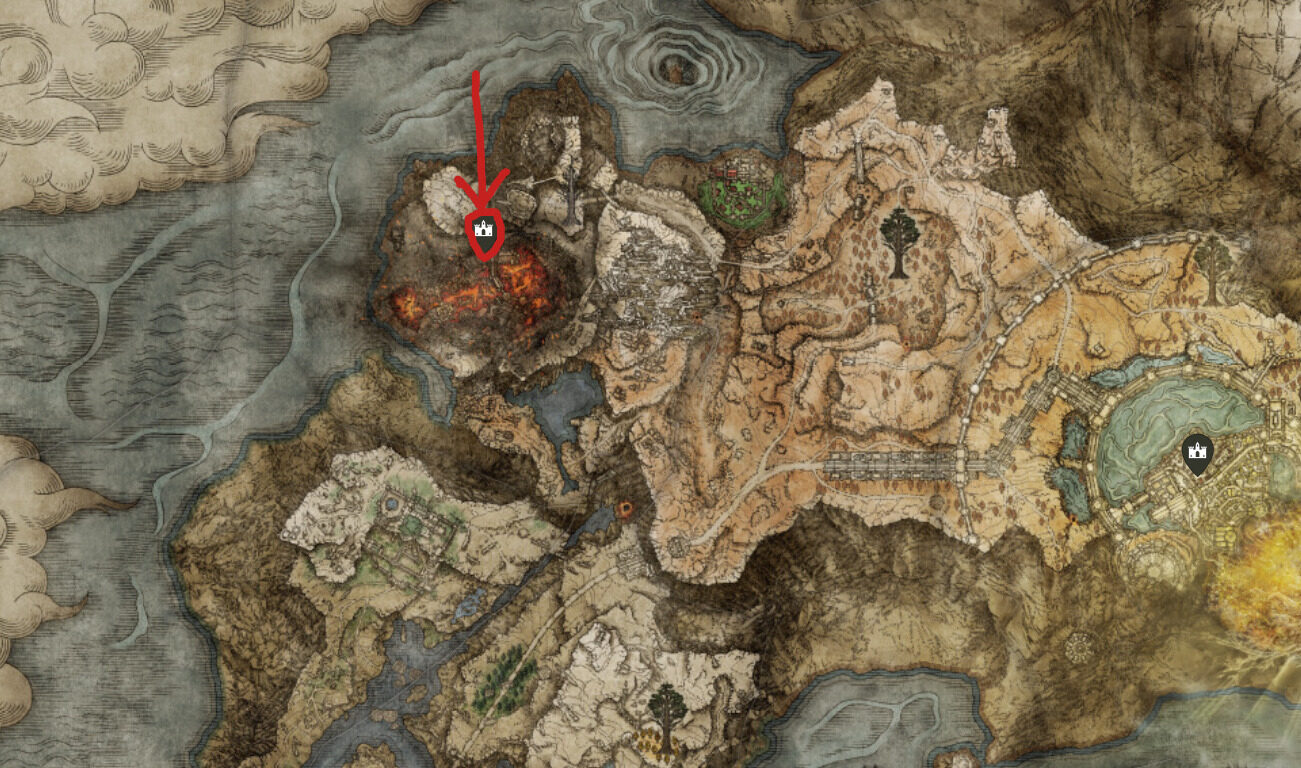Select the mountain peak structure at the top right
This screenshot has width=1301, height=768.
point(884,90)
